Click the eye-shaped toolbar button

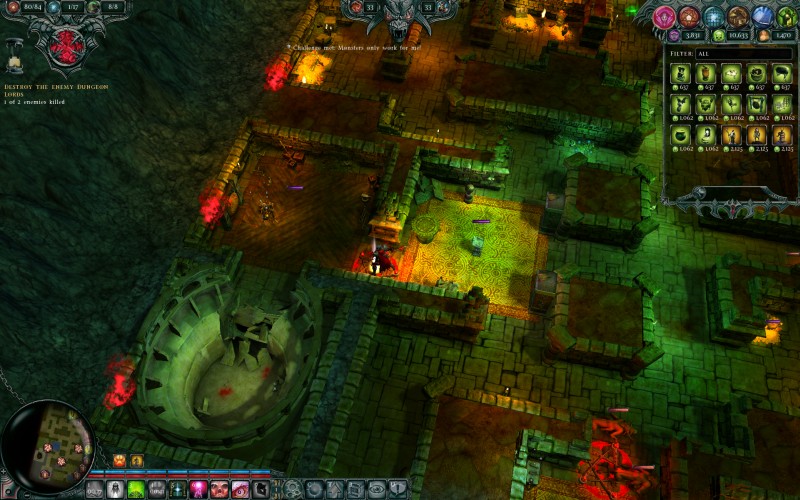pyautogui.click(x=377, y=489)
